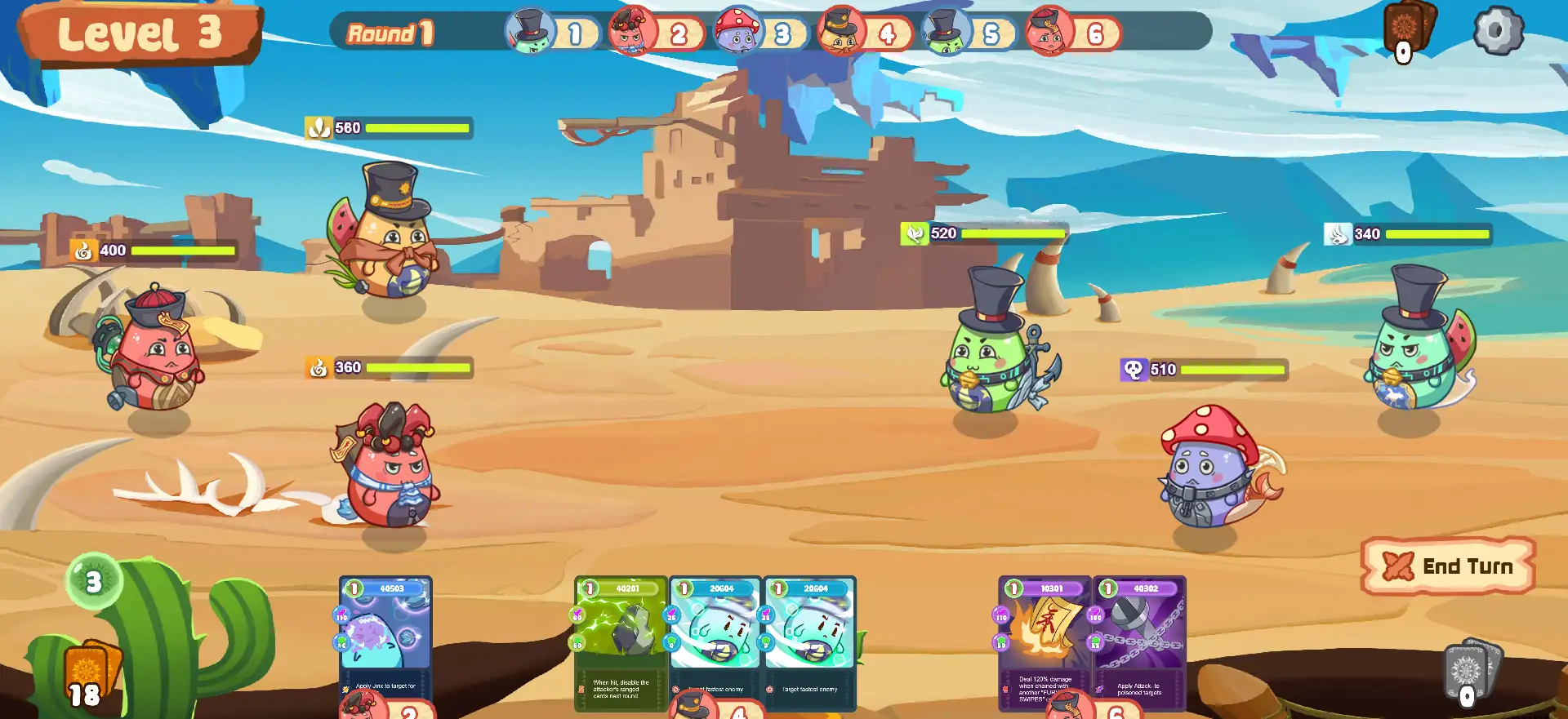Check the brown card deck beside the gear
The image size is (1568, 719).
1408,29
